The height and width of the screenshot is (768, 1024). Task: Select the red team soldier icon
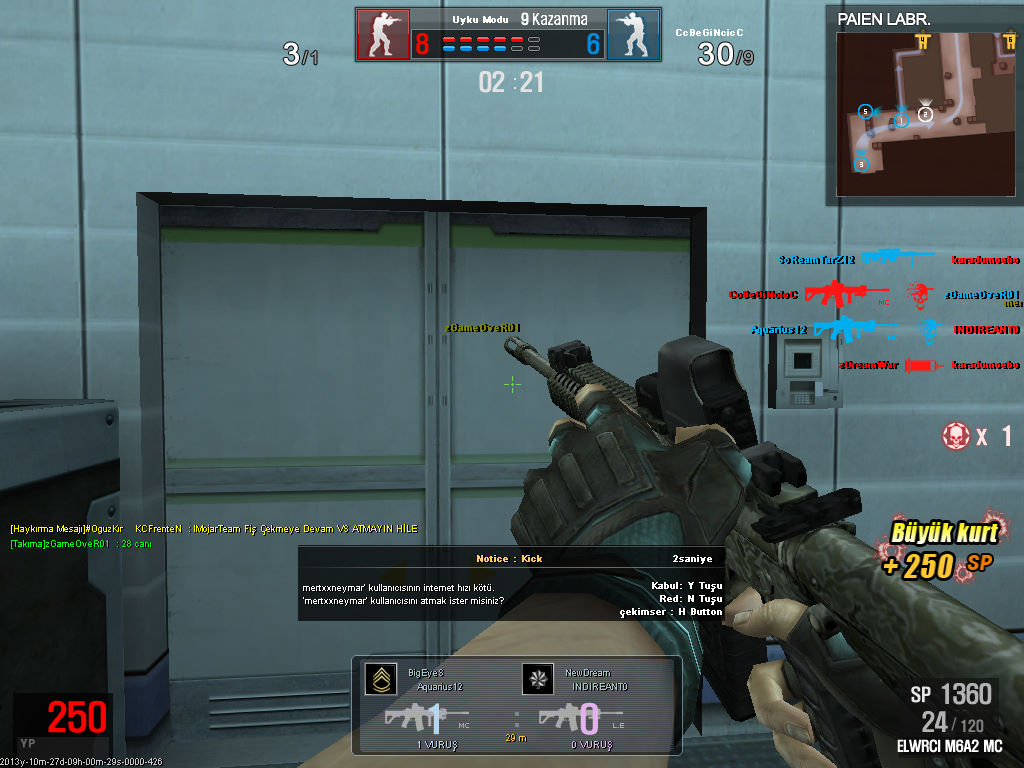[x=383, y=35]
